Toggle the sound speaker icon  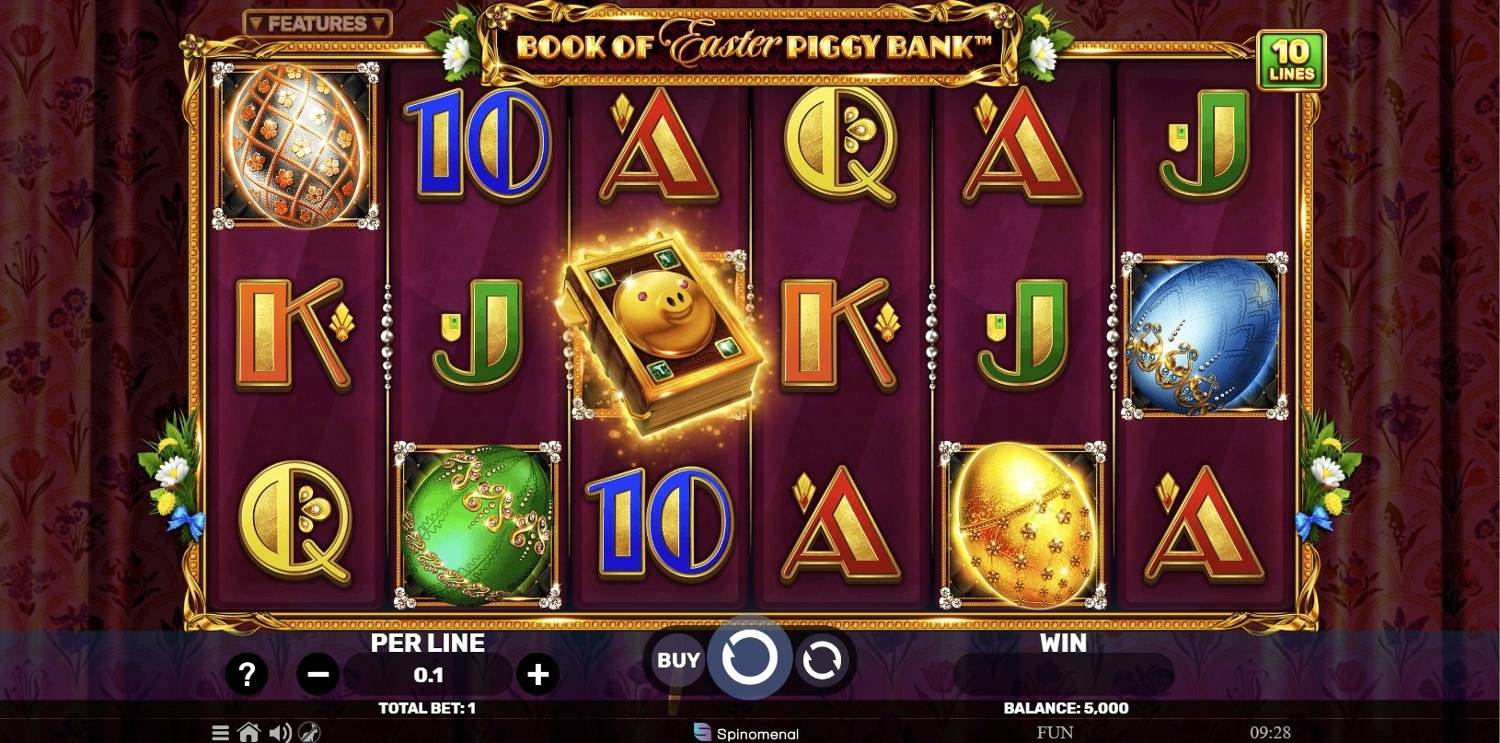[x=280, y=733]
